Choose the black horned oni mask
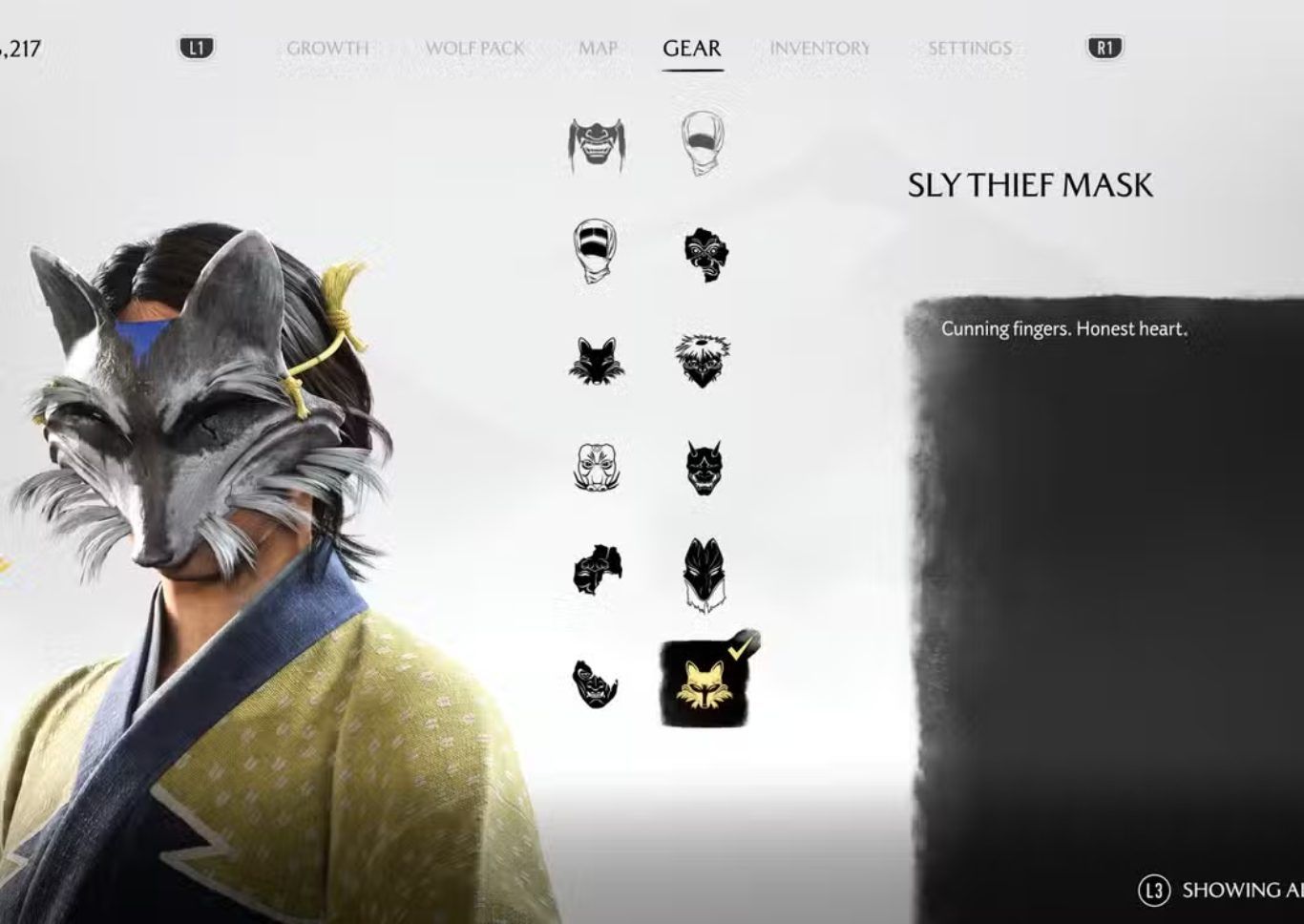This screenshot has width=1304, height=924. coord(704,468)
